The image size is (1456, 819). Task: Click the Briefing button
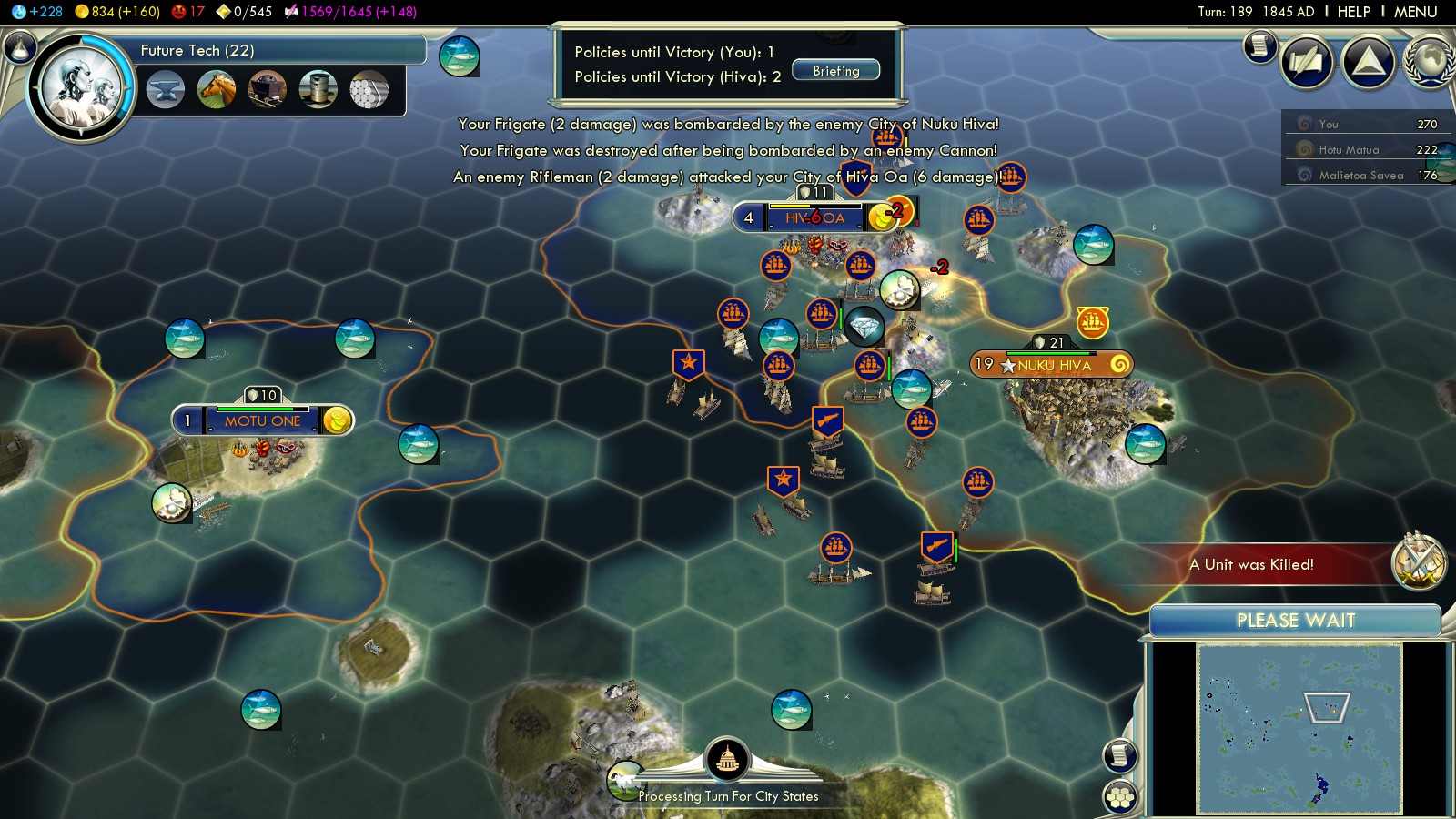[x=835, y=71]
